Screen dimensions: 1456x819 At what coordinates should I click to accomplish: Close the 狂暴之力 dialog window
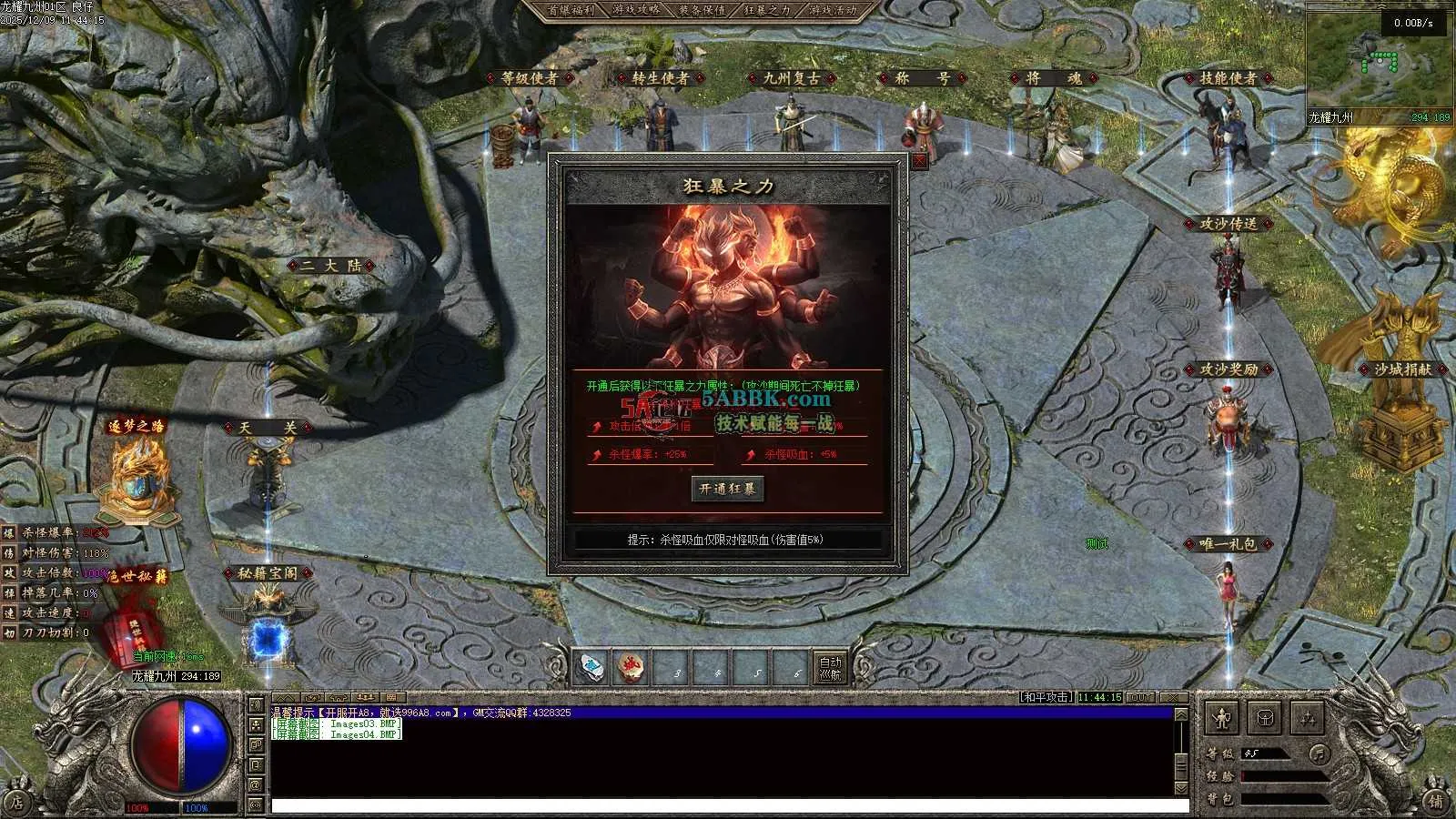click(919, 161)
